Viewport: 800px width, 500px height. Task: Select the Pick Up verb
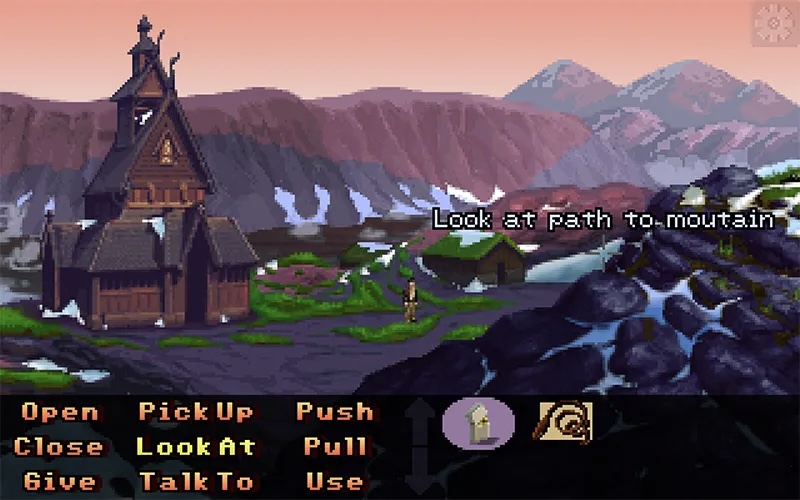pos(196,412)
